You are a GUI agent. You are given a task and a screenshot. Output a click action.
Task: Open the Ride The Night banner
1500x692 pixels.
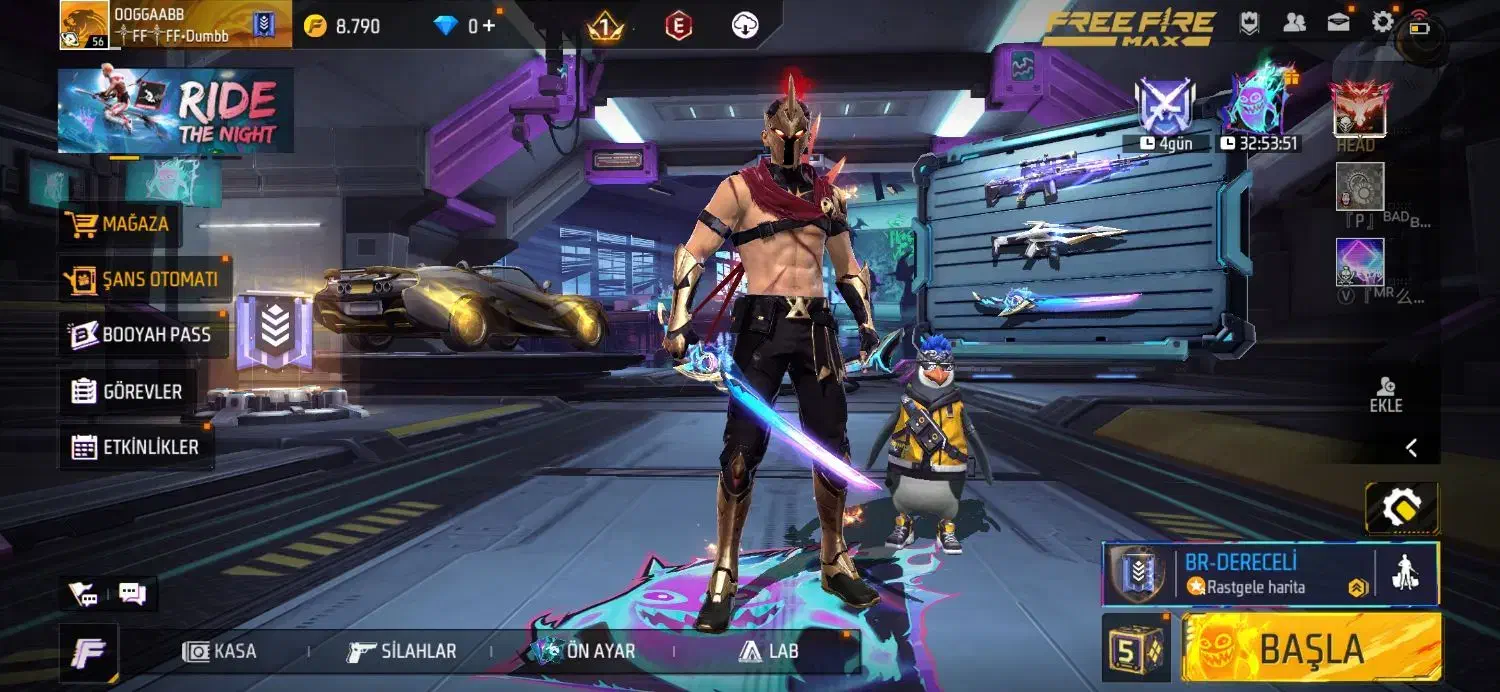click(176, 110)
